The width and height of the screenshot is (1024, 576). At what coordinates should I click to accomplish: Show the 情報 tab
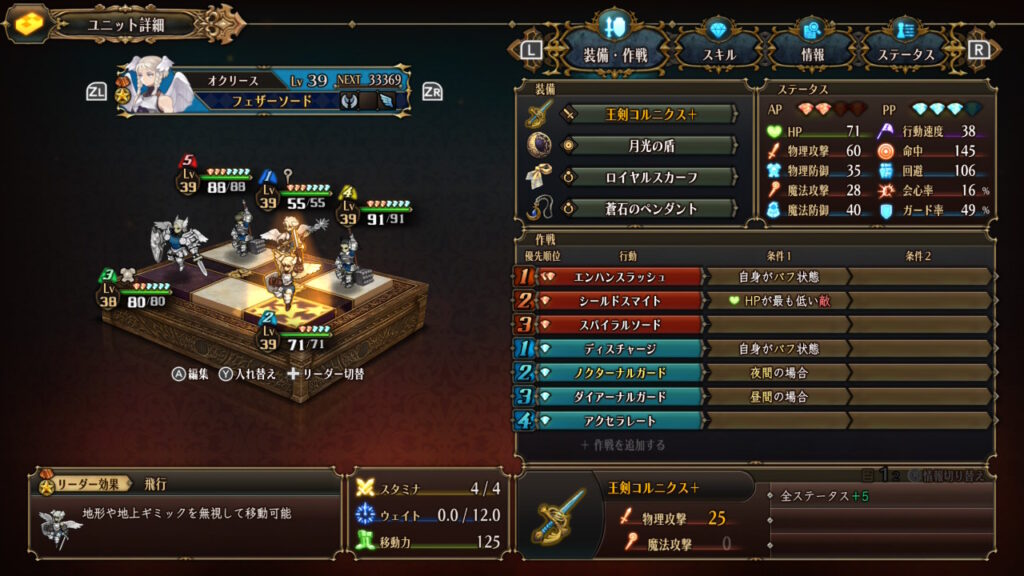(812, 54)
